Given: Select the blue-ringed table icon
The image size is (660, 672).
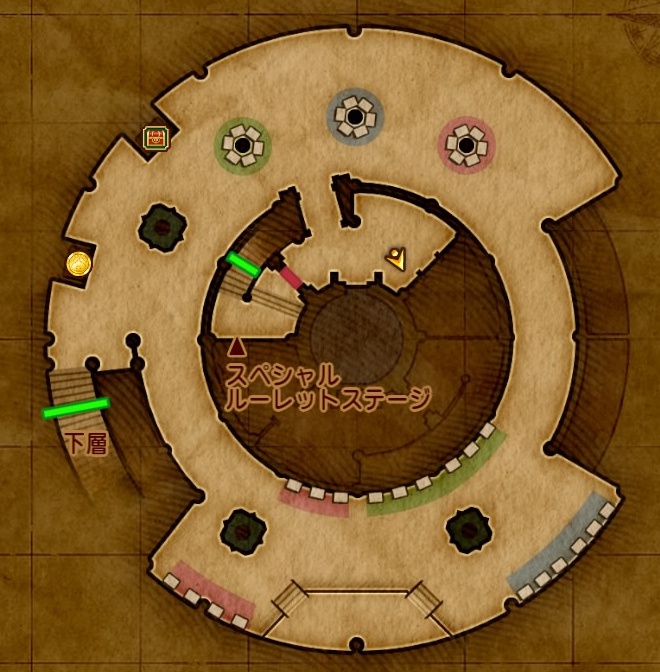Looking at the screenshot, I should tap(355, 119).
